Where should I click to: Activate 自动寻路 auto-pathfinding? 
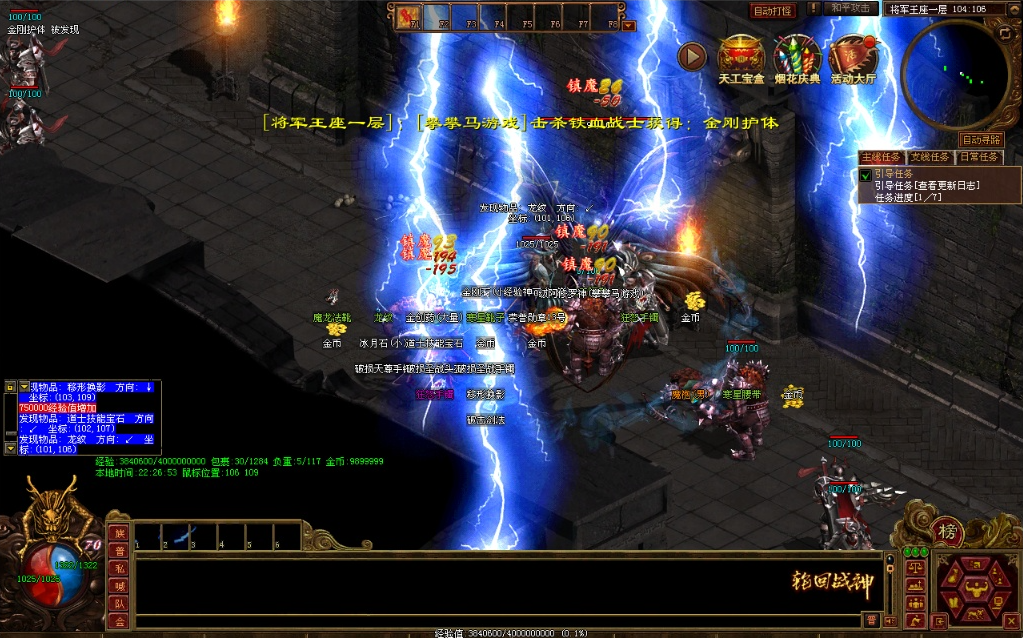tap(980, 140)
